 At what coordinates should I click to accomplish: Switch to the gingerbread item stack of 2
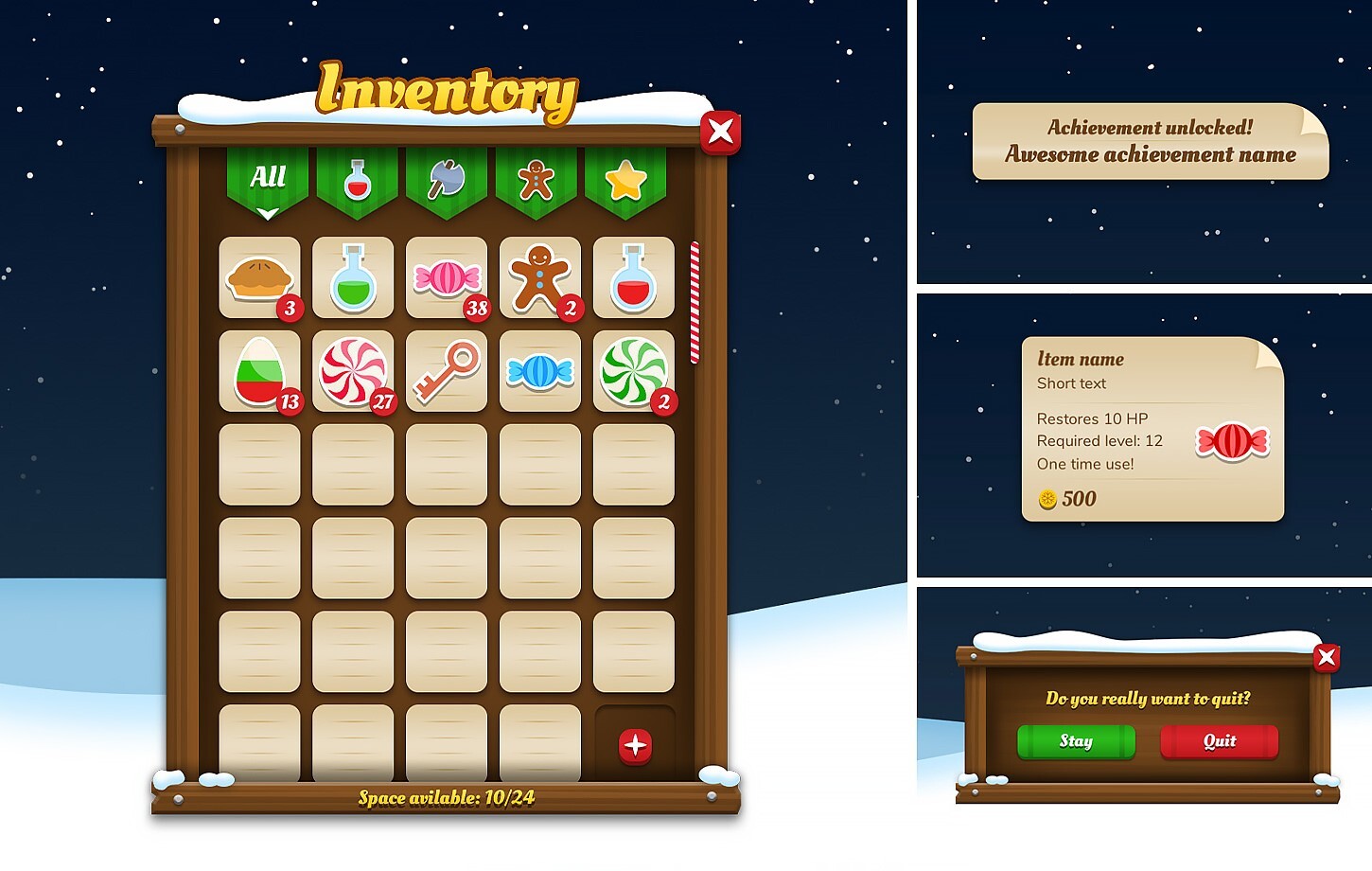pyautogui.click(x=539, y=277)
